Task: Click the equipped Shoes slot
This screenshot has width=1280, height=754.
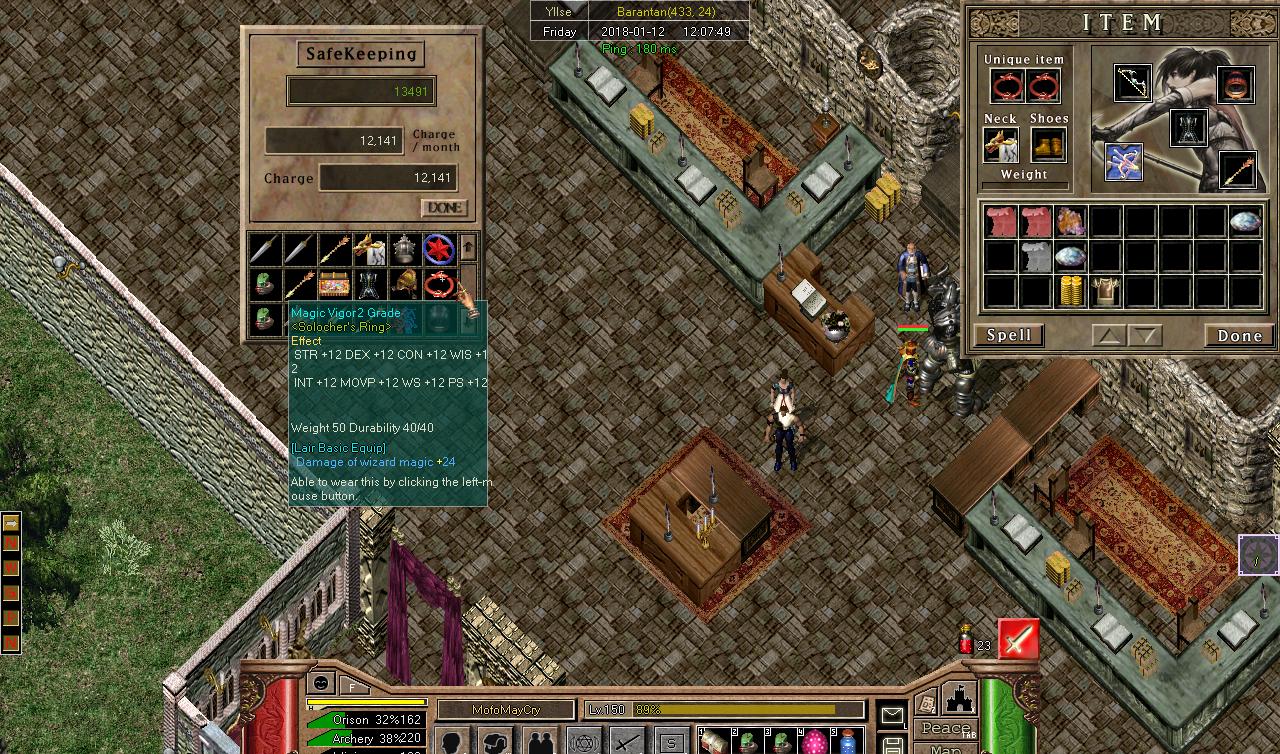Action: coord(1048,146)
